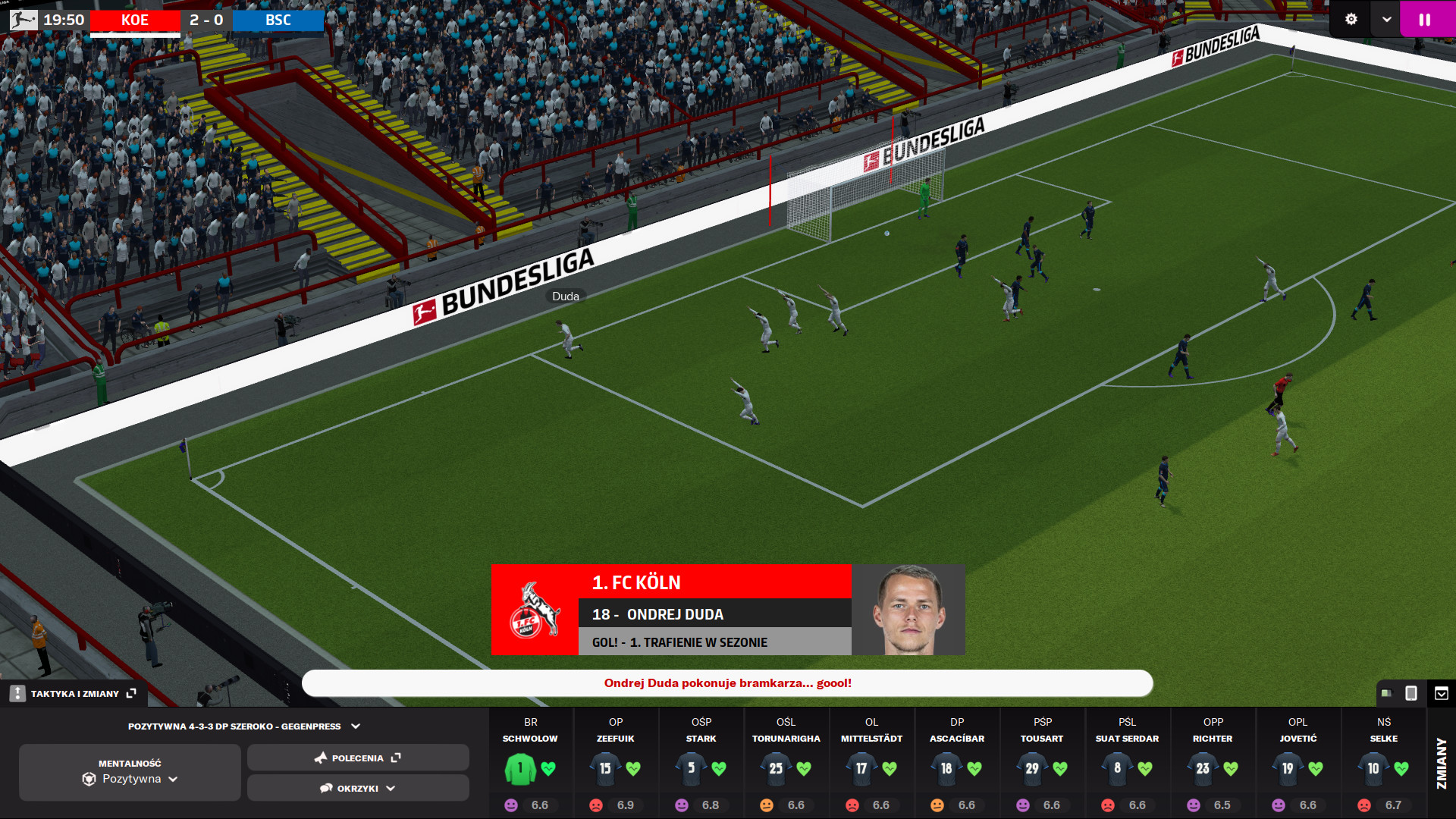Change the tactic formation dropdown
The width and height of the screenshot is (1456, 819).
coord(243,726)
